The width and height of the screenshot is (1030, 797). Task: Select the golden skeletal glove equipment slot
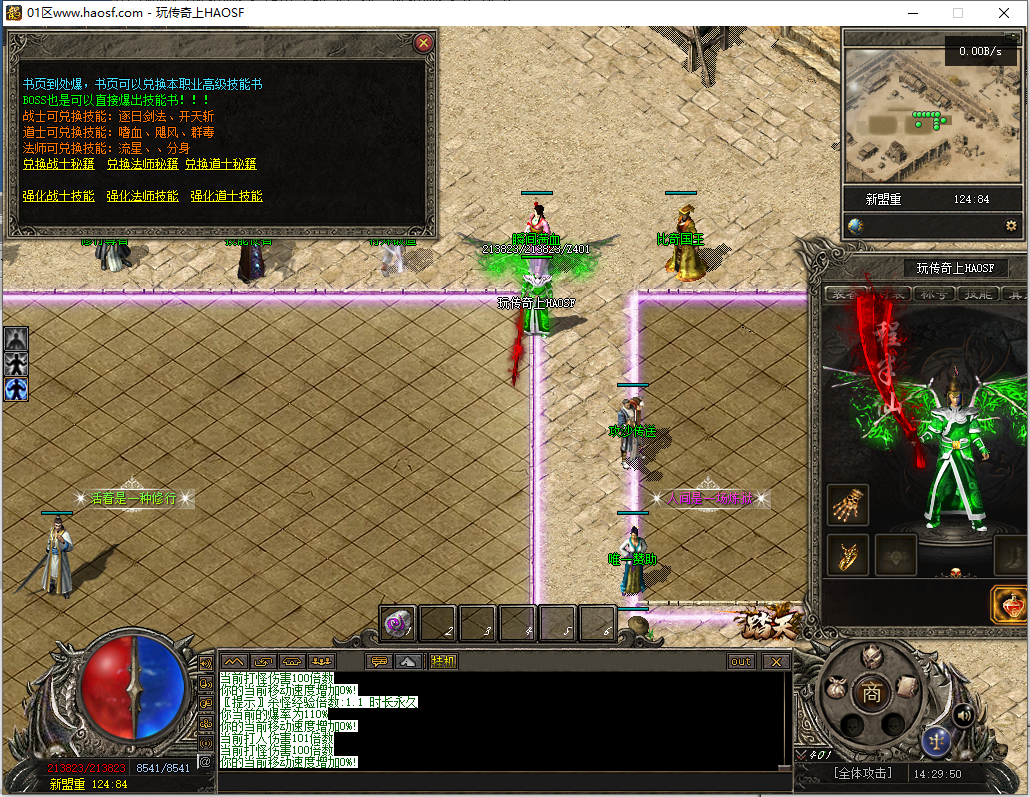[x=848, y=505]
